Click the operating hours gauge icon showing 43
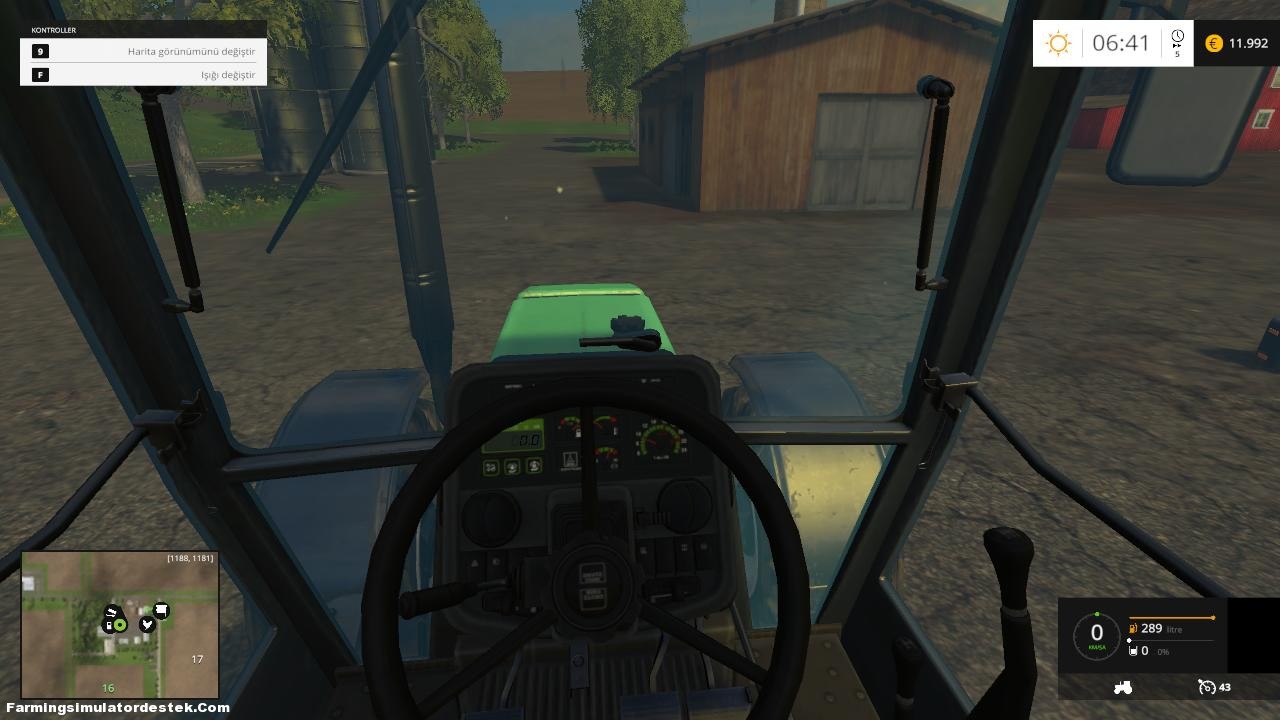The image size is (1280, 720). point(1206,688)
